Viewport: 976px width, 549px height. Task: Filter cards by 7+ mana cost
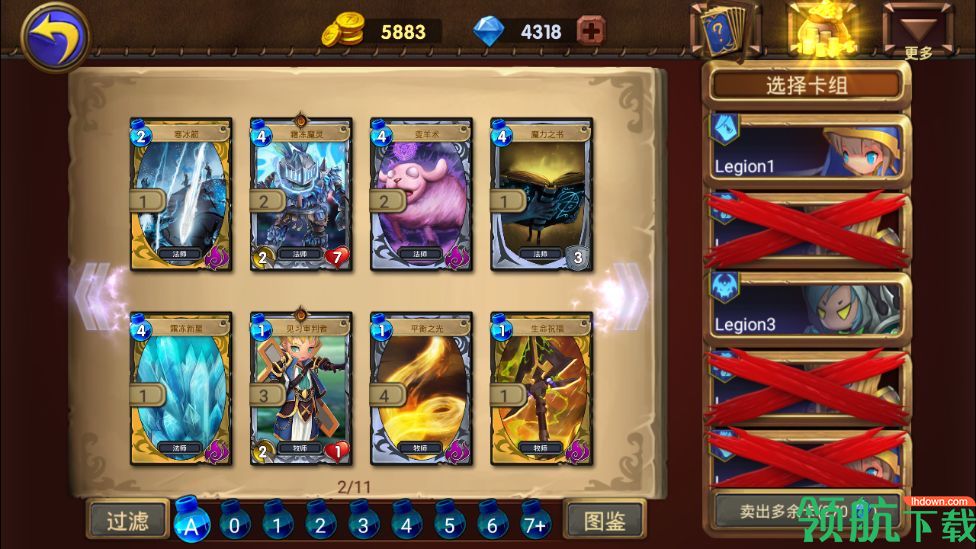pyautogui.click(x=535, y=522)
